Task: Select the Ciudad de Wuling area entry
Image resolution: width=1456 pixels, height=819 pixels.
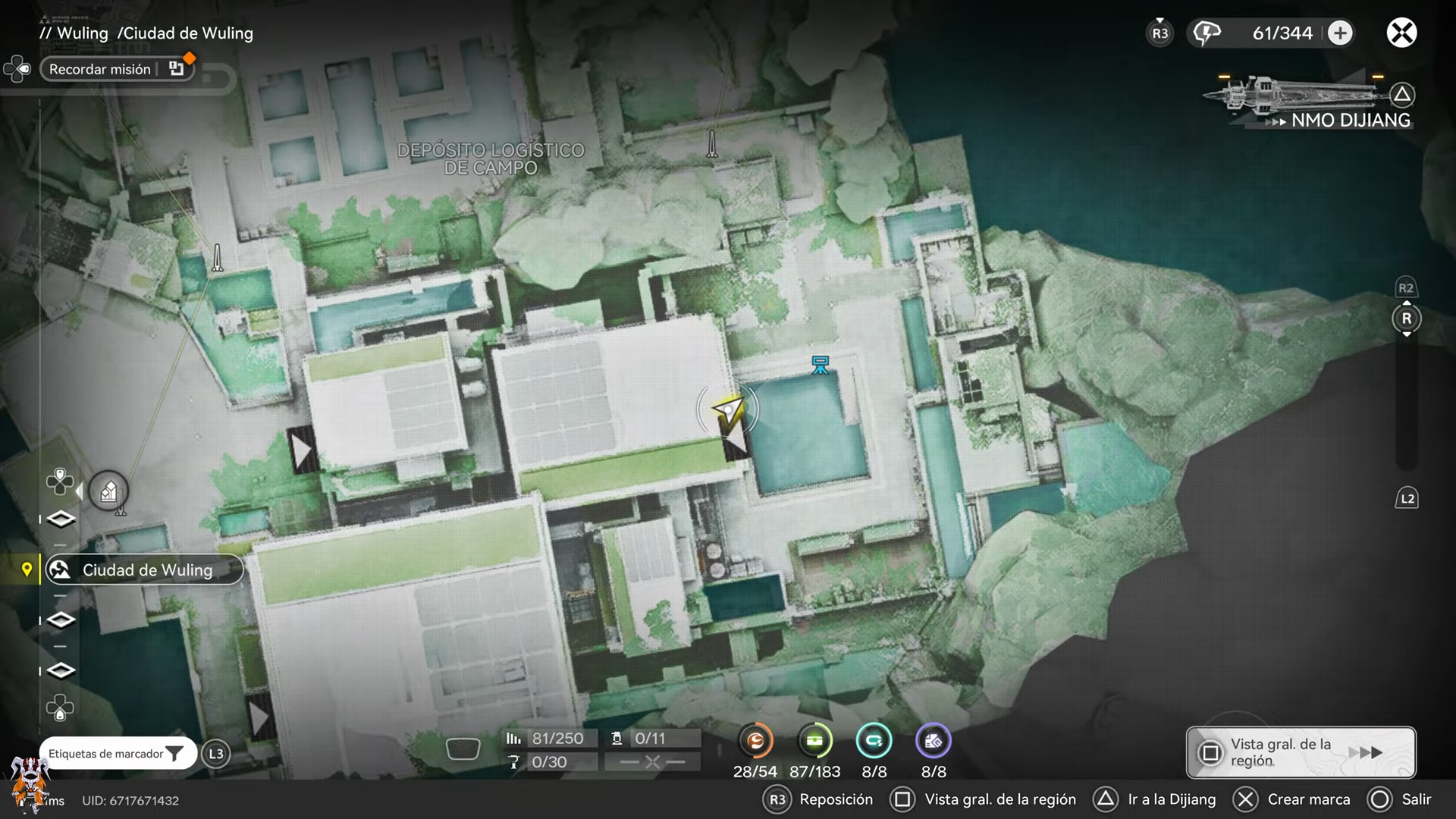Action: (145, 570)
